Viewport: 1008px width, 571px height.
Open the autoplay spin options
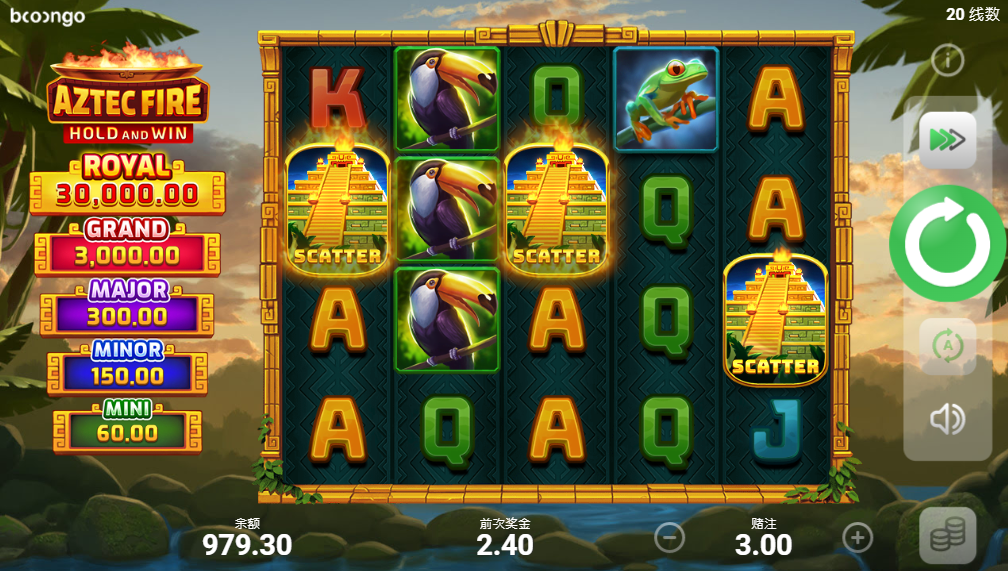pos(947,346)
